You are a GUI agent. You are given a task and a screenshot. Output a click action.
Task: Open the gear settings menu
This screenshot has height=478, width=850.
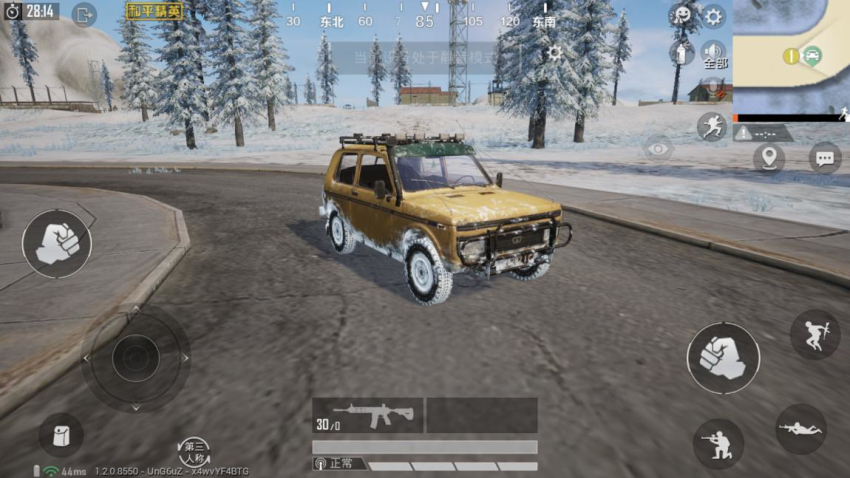pos(713,16)
